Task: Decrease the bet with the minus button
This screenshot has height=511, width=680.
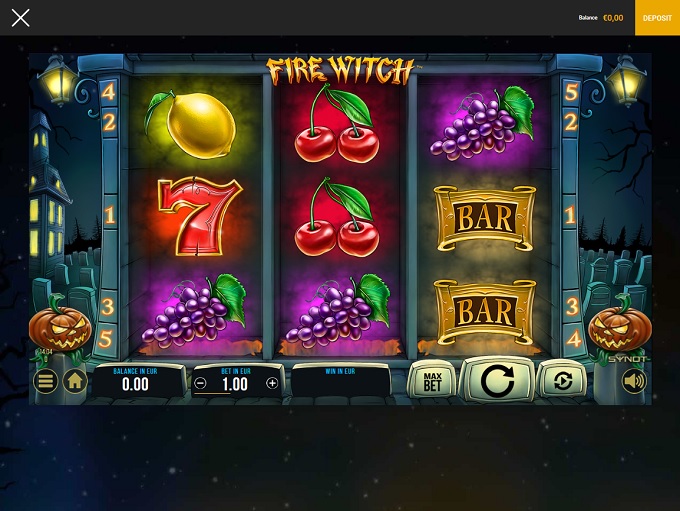Action: [200, 383]
